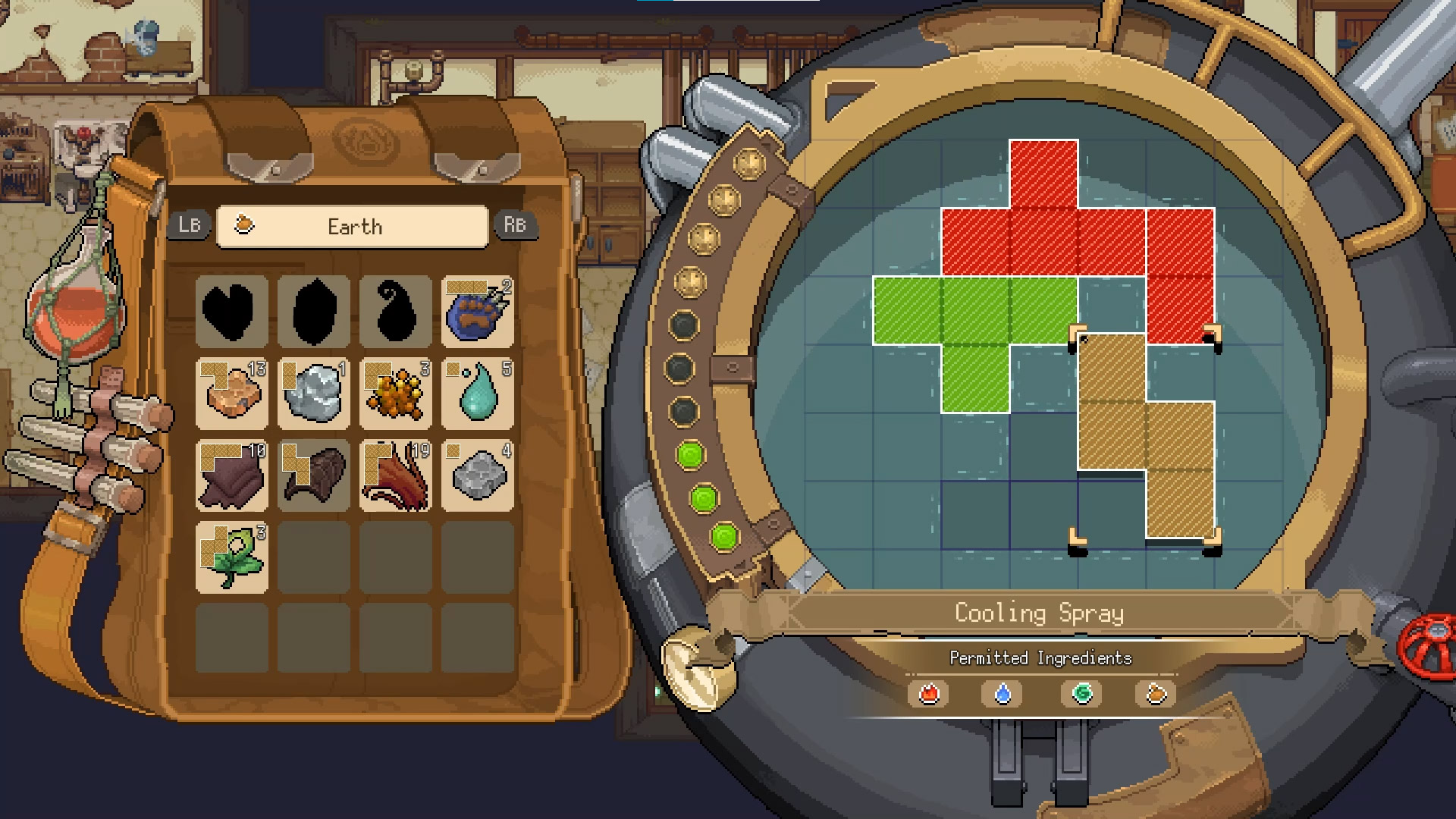Select the orange amber chunk ingredient
The image size is (1456, 819).
point(232,394)
